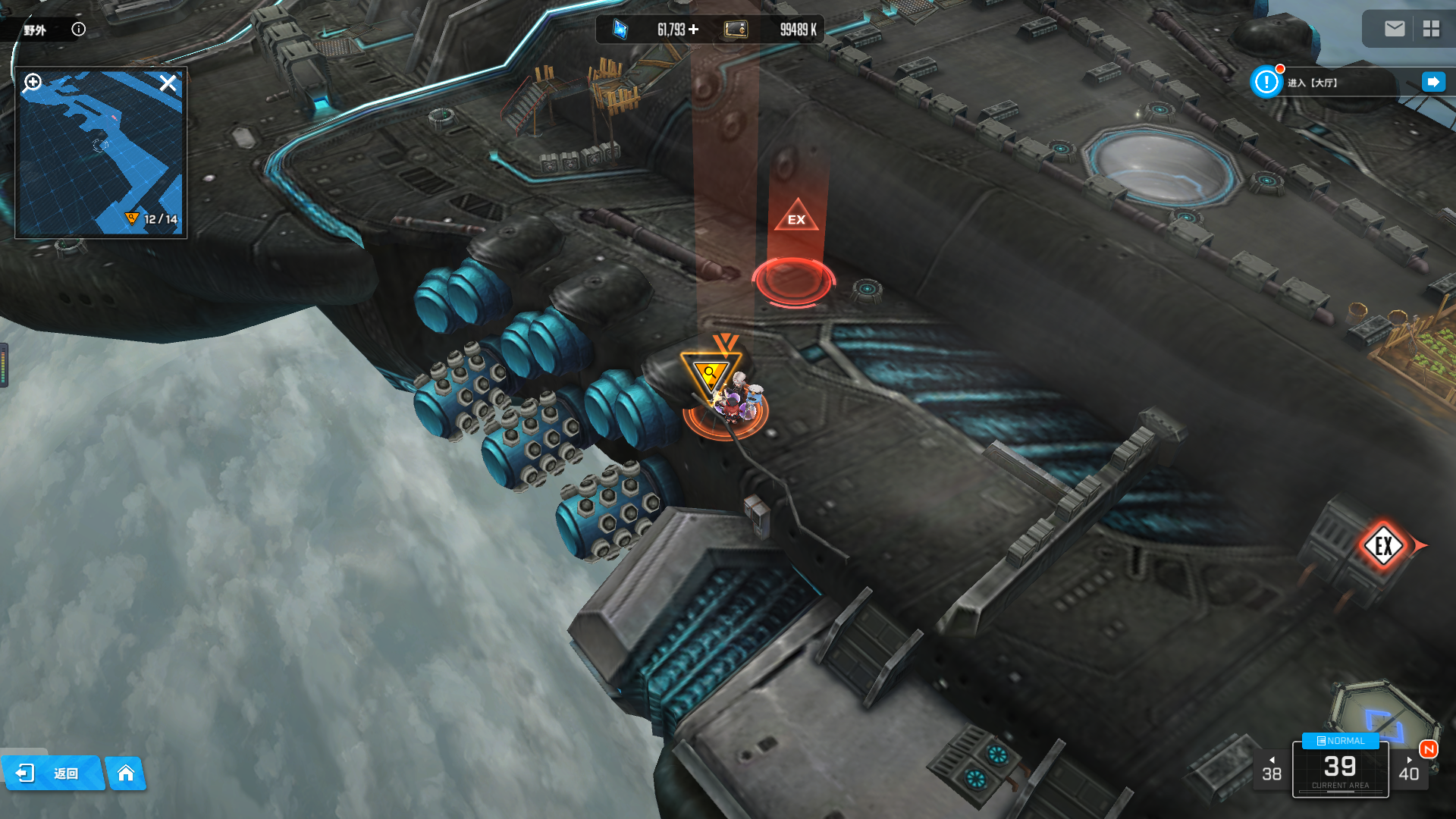Open the field info icon

pyautogui.click(x=79, y=30)
